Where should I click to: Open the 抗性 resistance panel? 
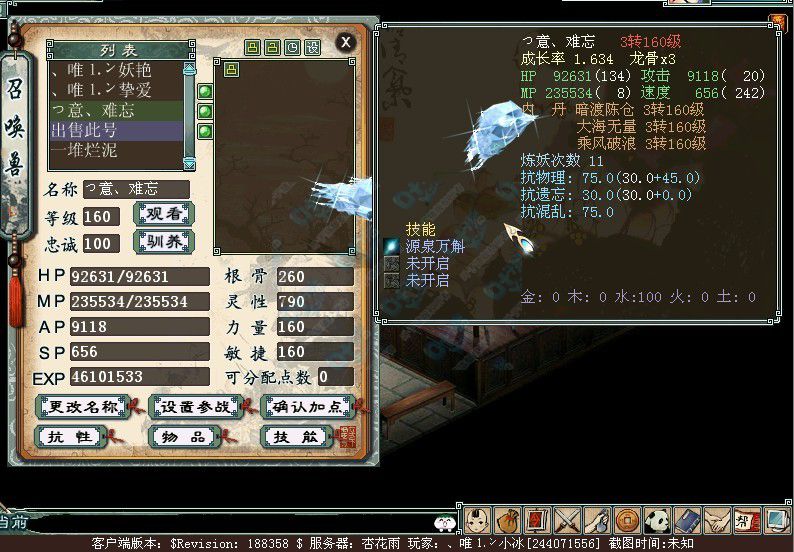coord(69,437)
